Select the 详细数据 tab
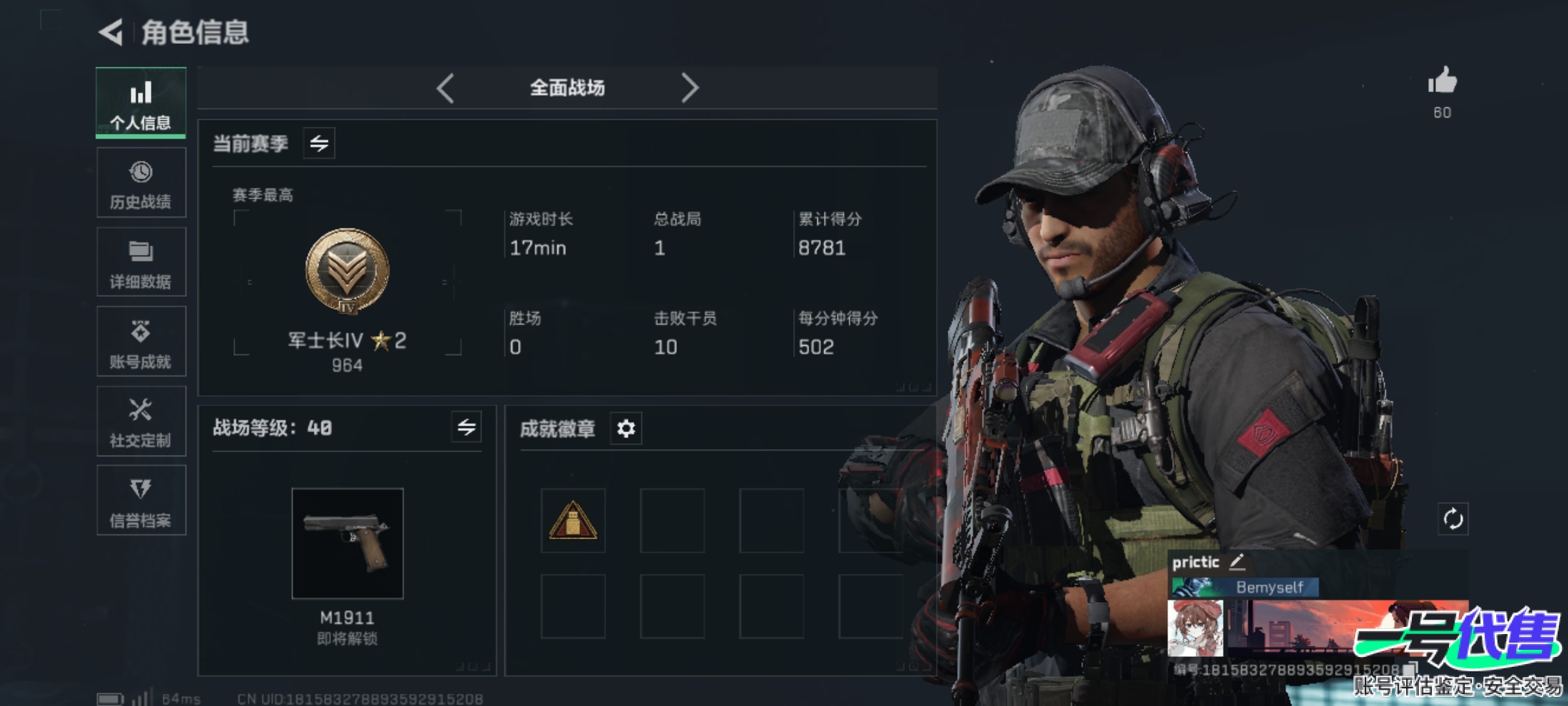The image size is (1568, 706). click(140, 263)
